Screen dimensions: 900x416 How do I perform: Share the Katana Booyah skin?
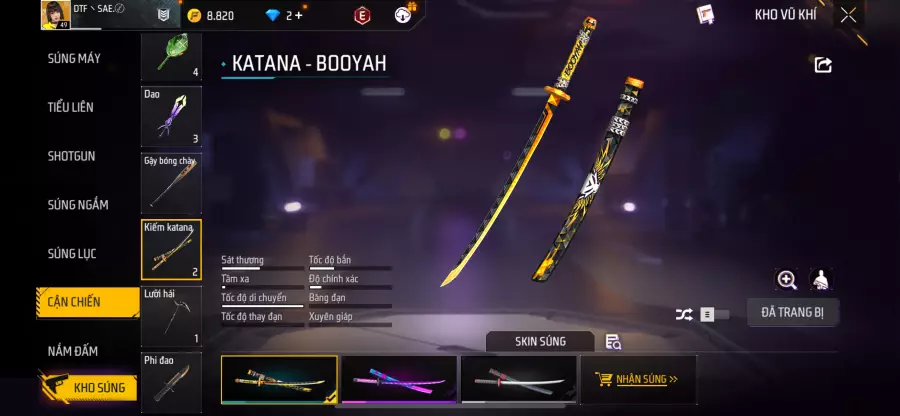click(823, 65)
